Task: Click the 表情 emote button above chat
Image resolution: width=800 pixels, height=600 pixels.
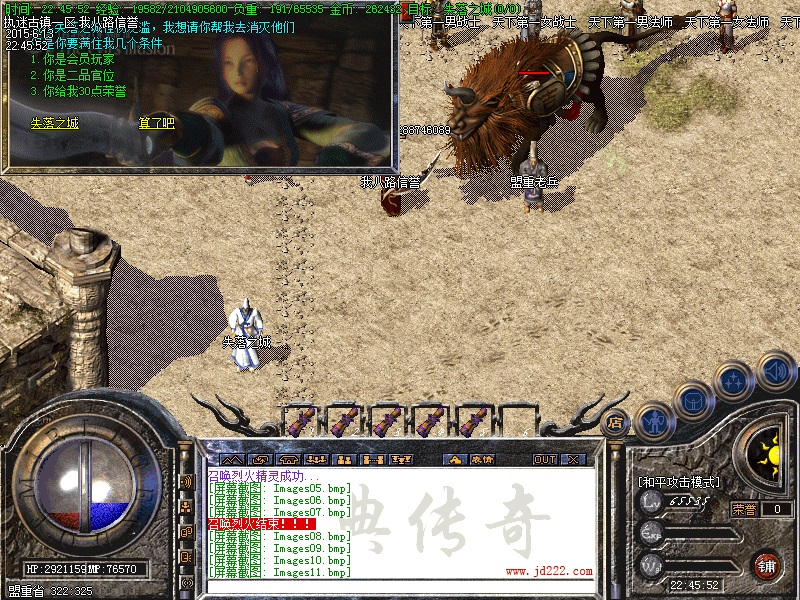Action: pos(482,459)
